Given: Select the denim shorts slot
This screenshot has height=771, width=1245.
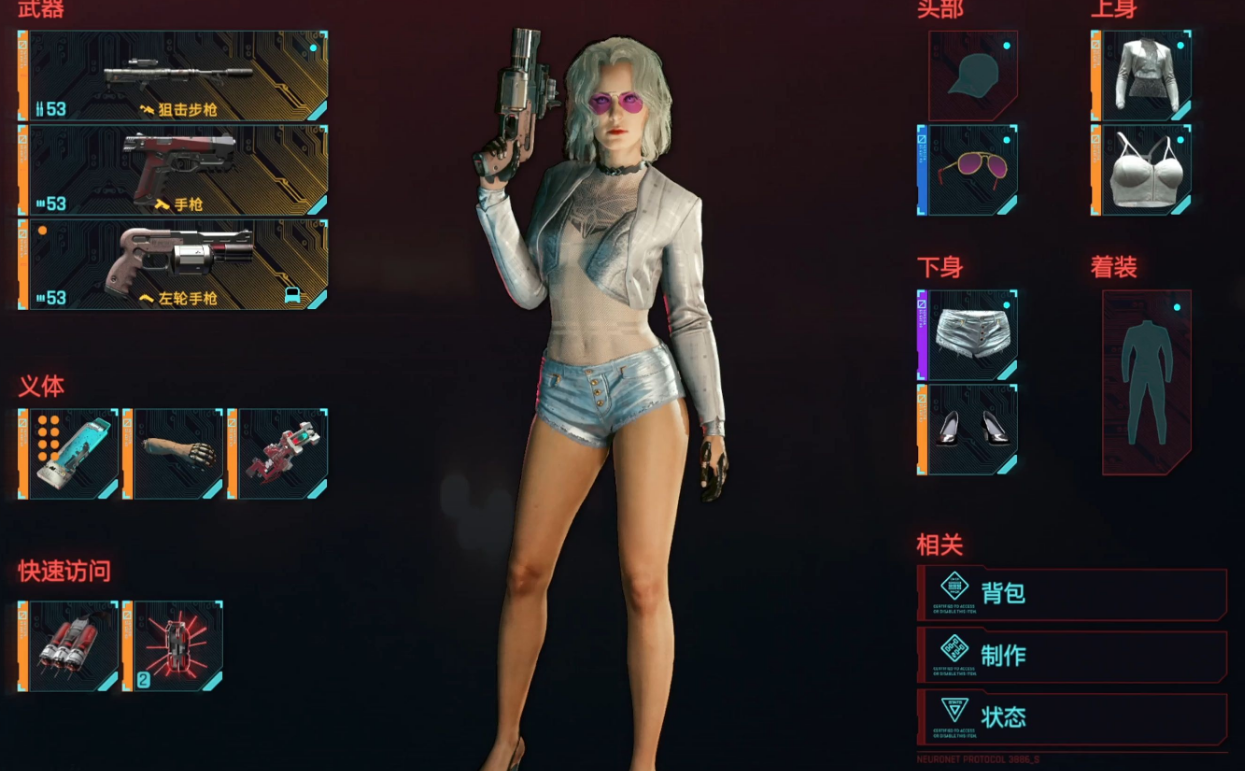Looking at the screenshot, I should click(x=969, y=335).
